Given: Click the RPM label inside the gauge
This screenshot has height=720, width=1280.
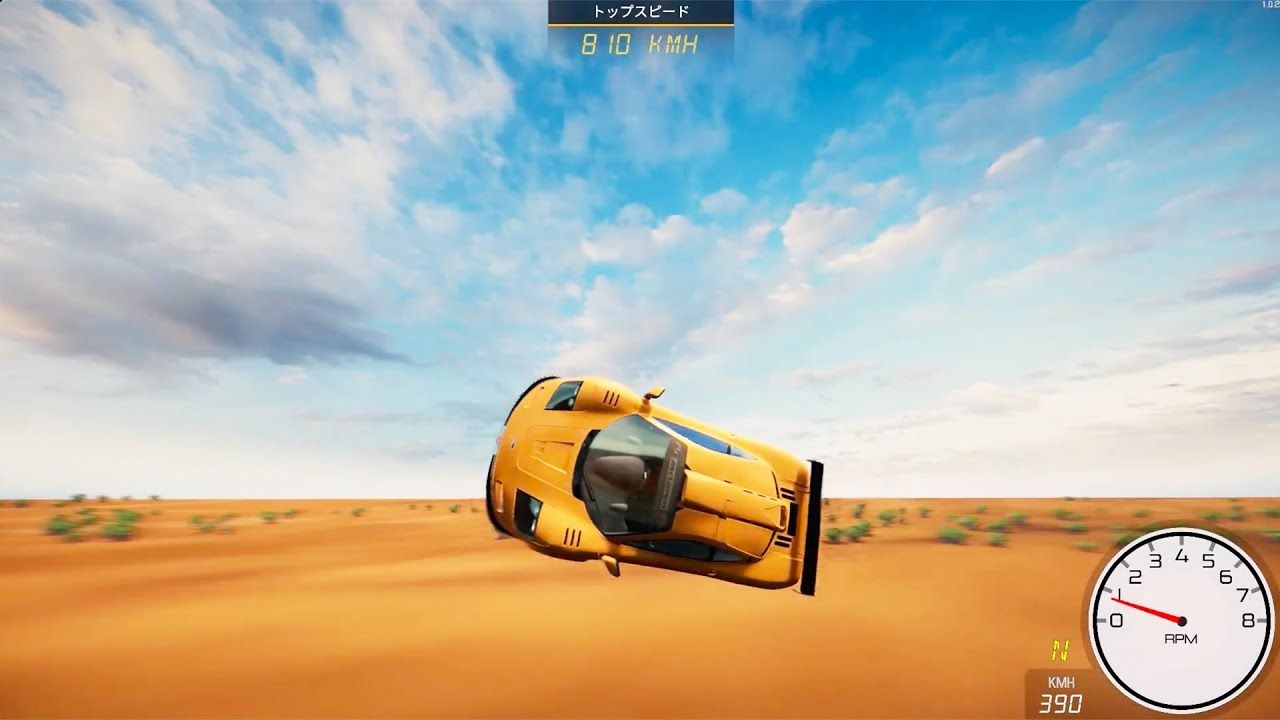Looking at the screenshot, I should click(x=1182, y=638).
